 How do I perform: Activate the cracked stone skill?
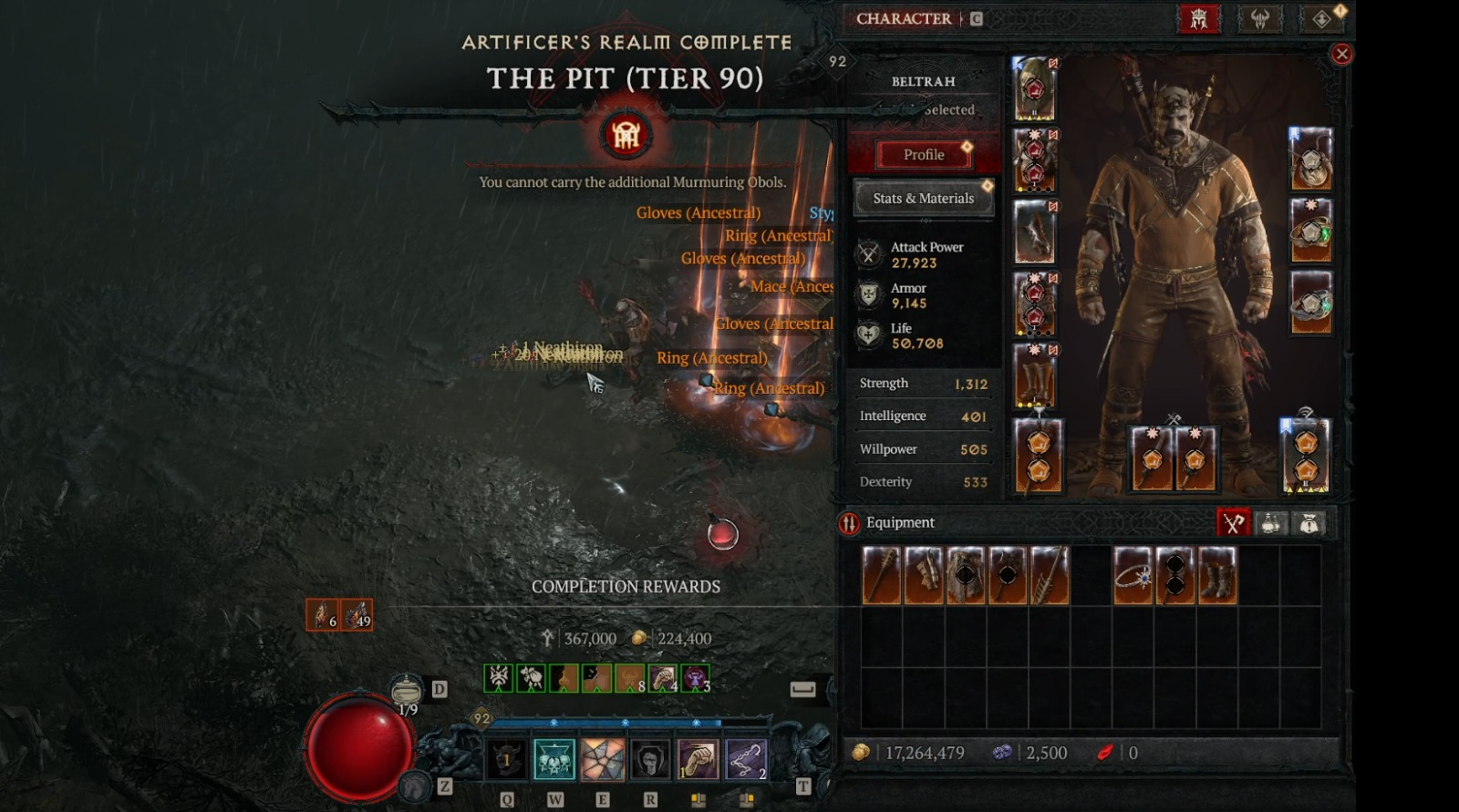pos(602,759)
